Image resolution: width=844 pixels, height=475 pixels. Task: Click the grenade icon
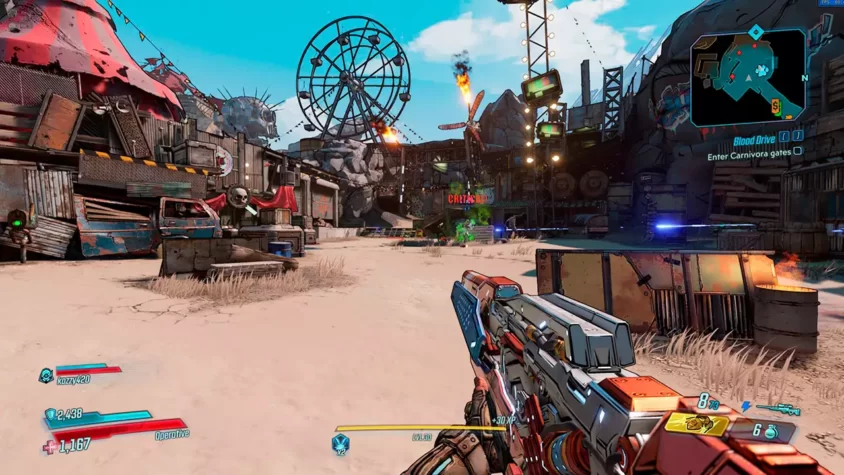pos(771,431)
